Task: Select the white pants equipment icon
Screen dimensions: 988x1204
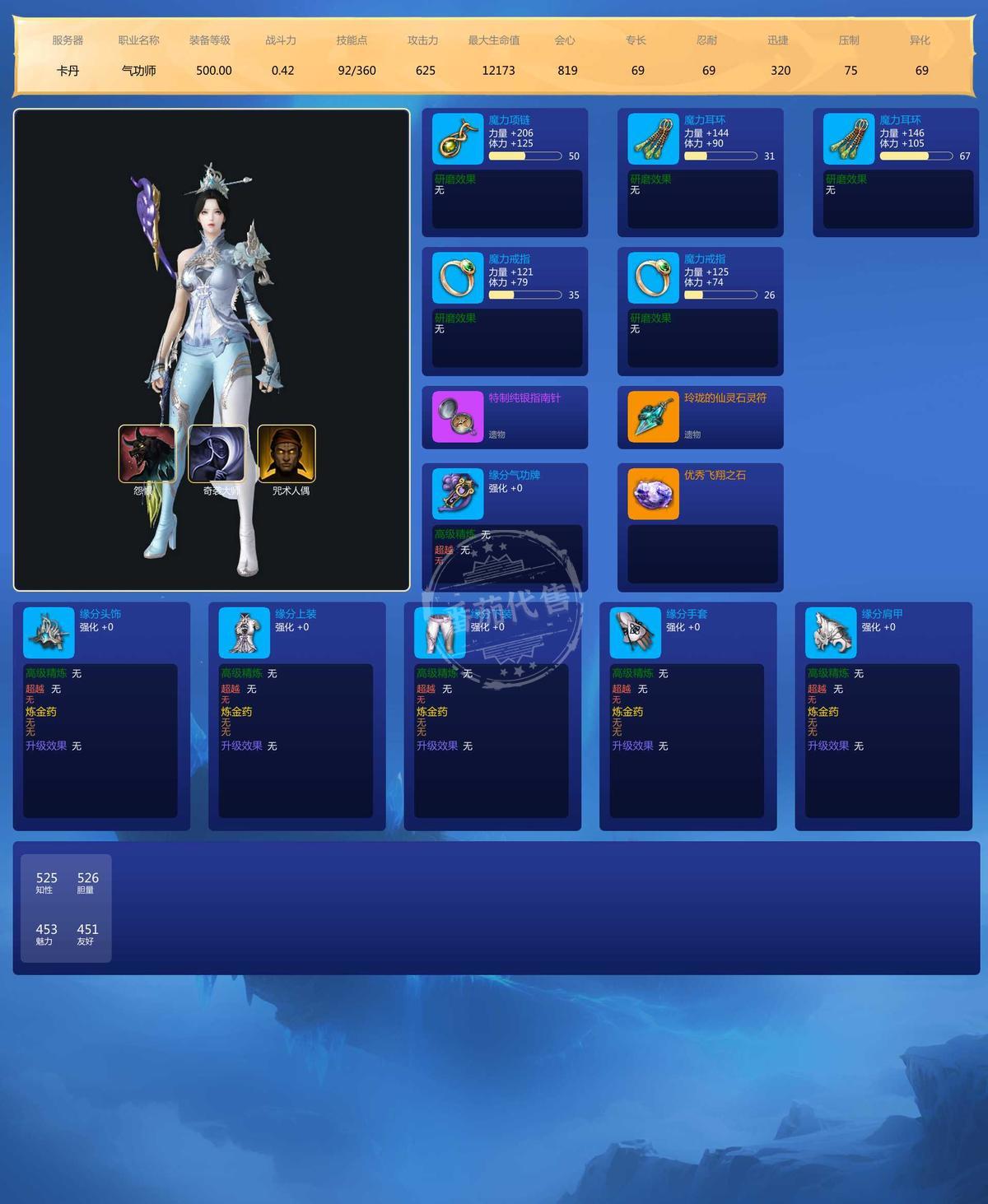Action: (x=440, y=633)
